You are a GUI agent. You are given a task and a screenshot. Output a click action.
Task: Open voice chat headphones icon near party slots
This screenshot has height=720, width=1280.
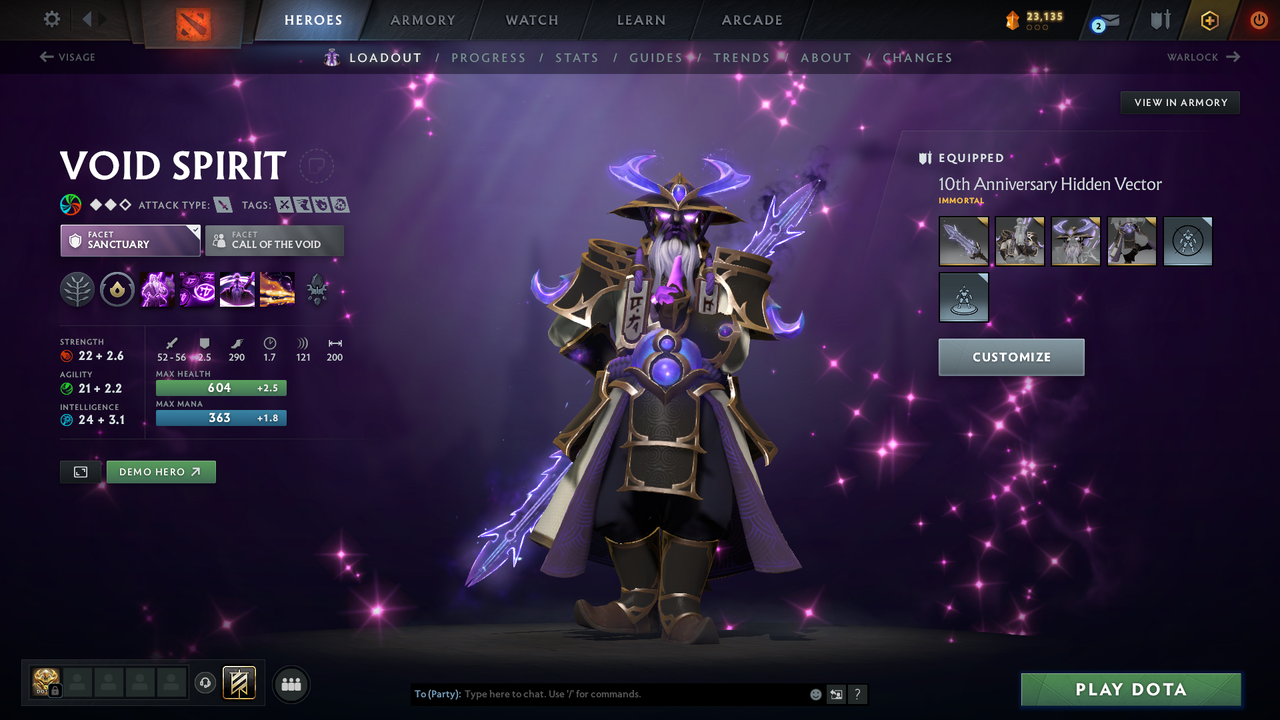pyautogui.click(x=207, y=683)
